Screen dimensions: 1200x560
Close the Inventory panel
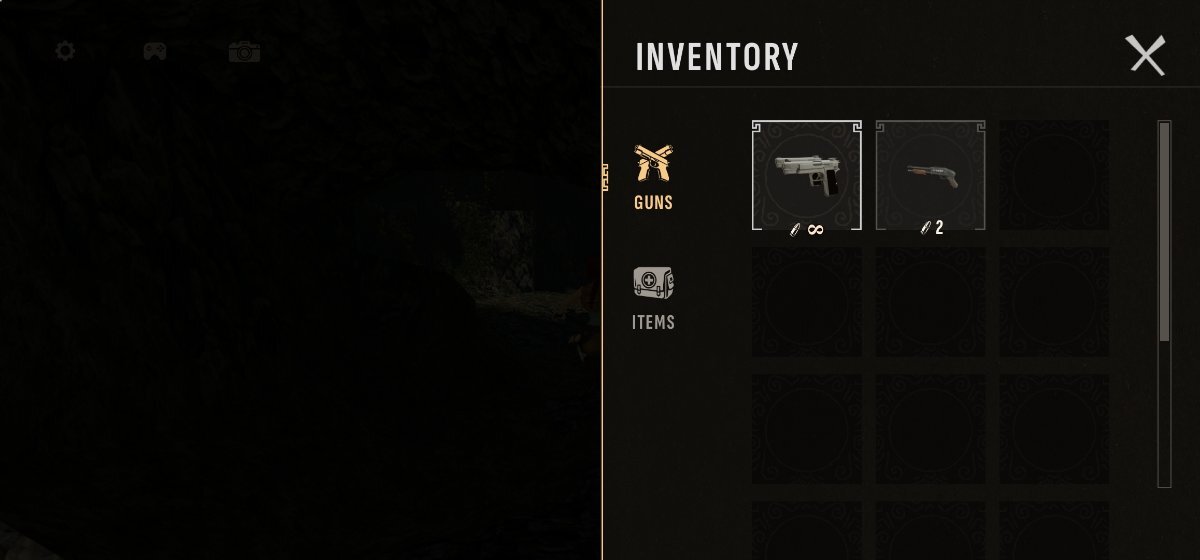click(x=1146, y=55)
